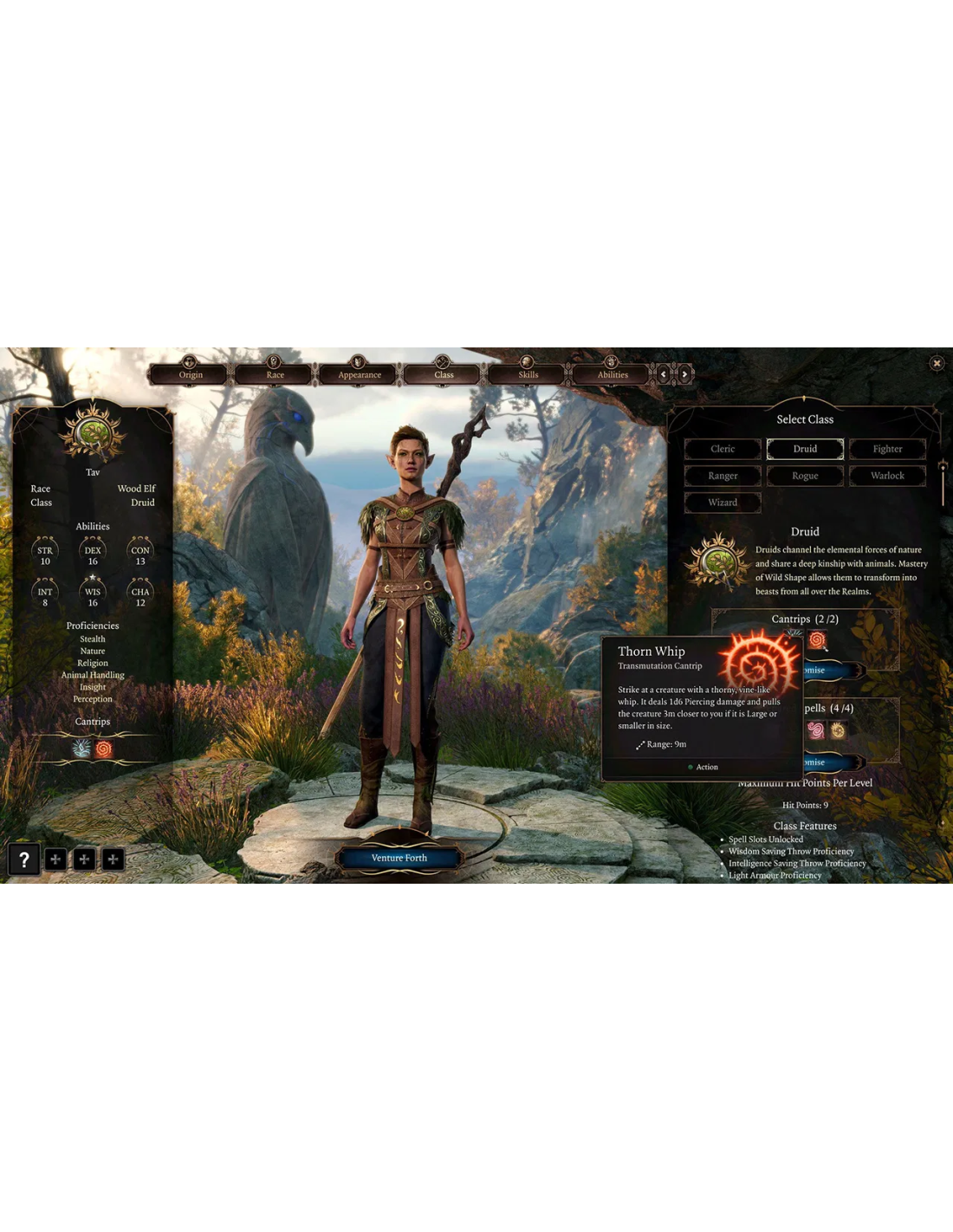The height and width of the screenshot is (1232, 953).
Task: Select the red Thorn Whip cantrip in left panel
Action: pyautogui.click(x=104, y=749)
